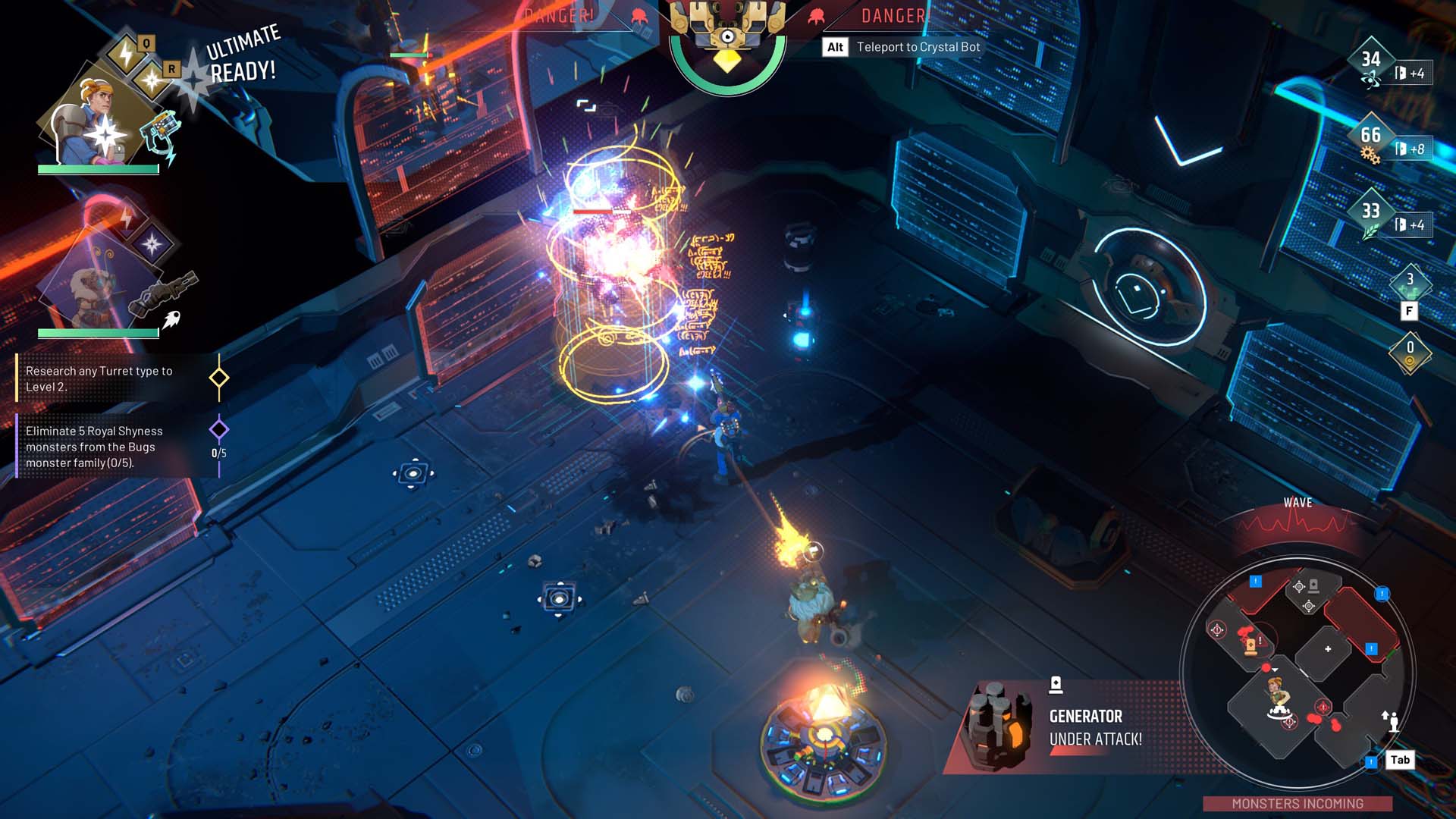Use the item slot showing 3
Viewport: 1456px width, 819px height.
click(x=1410, y=282)
